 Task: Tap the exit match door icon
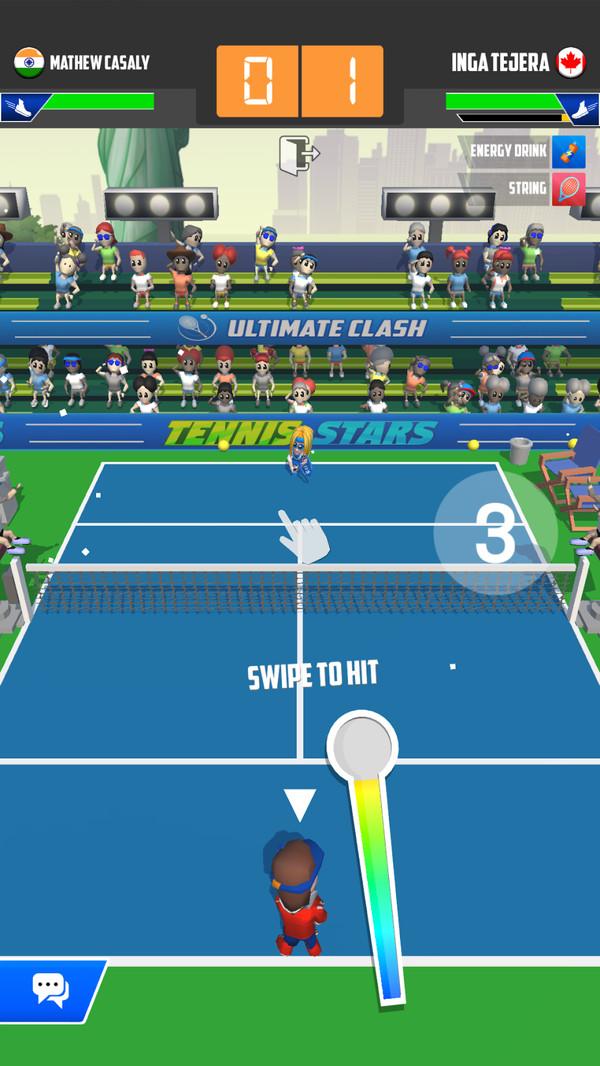click(298, 155)
